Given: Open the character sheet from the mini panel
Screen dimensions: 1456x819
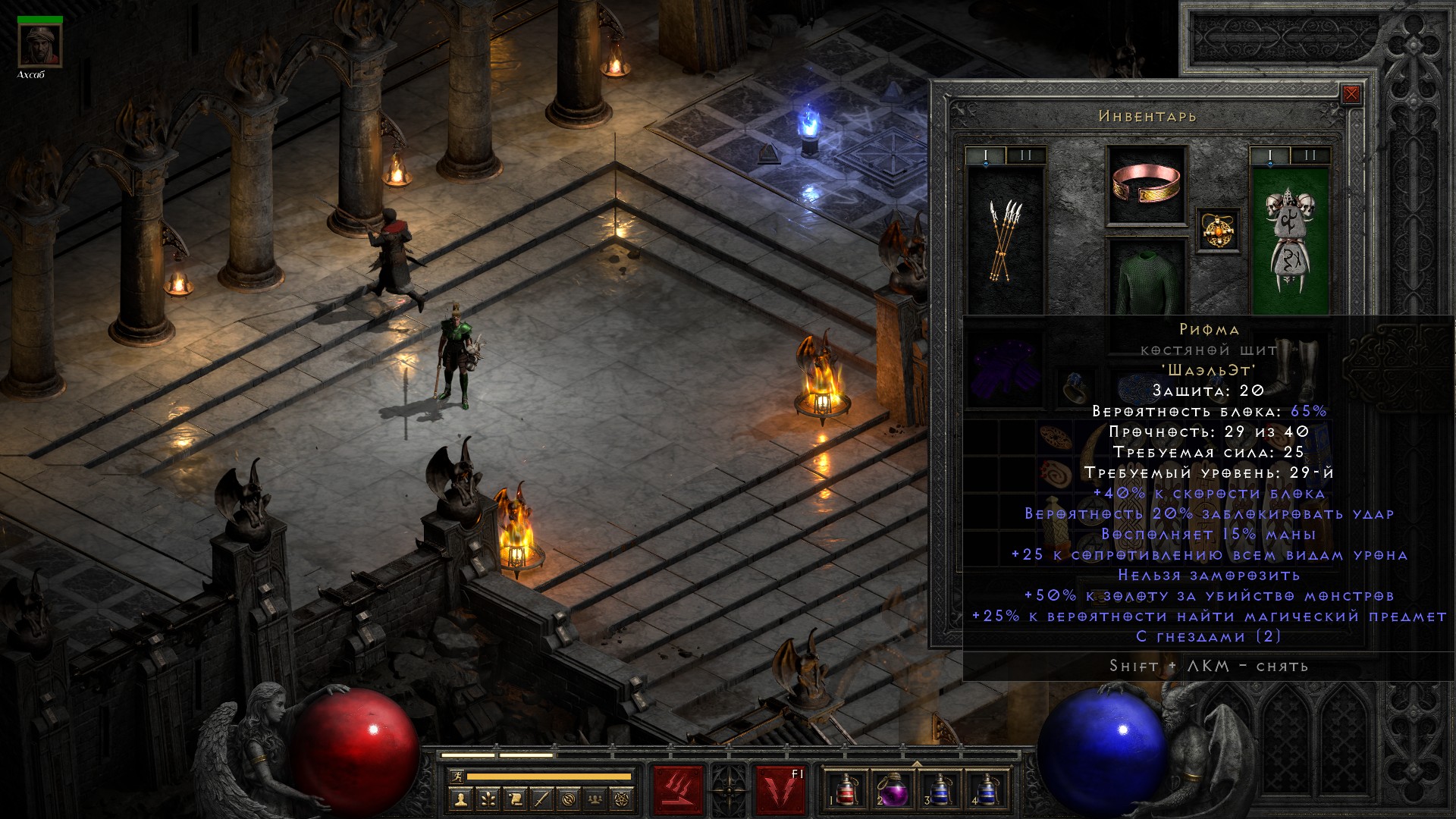Looking at the screenshot, I should click(461, 799).
